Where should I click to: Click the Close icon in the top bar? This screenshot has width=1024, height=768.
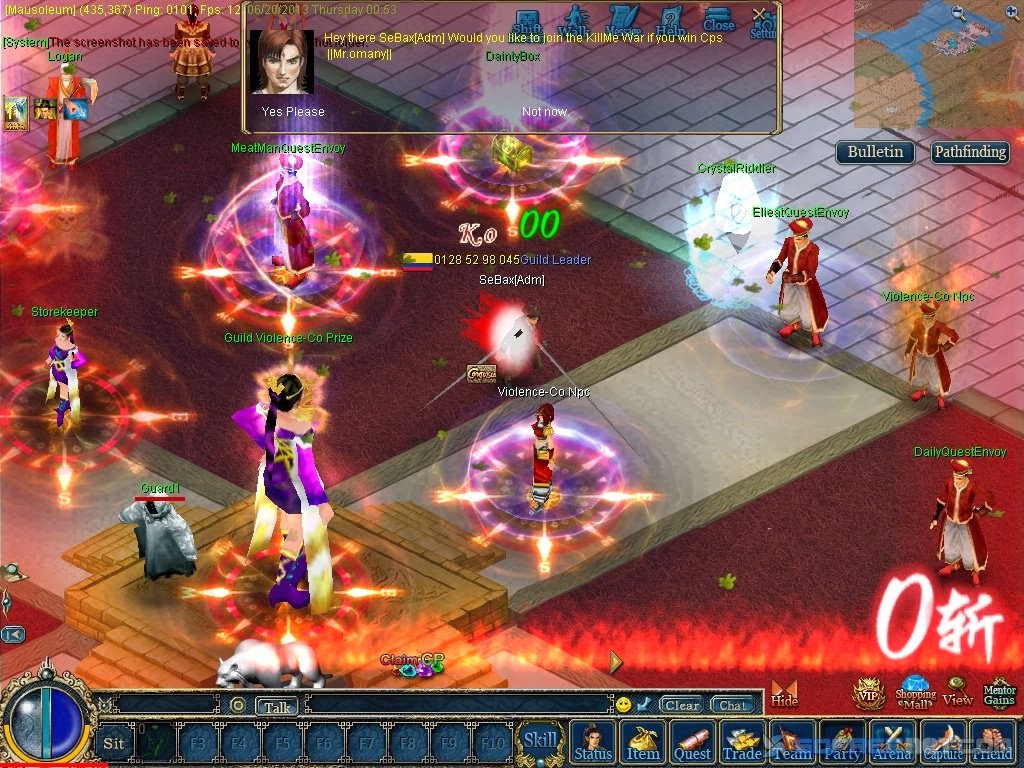click(718, 19)
